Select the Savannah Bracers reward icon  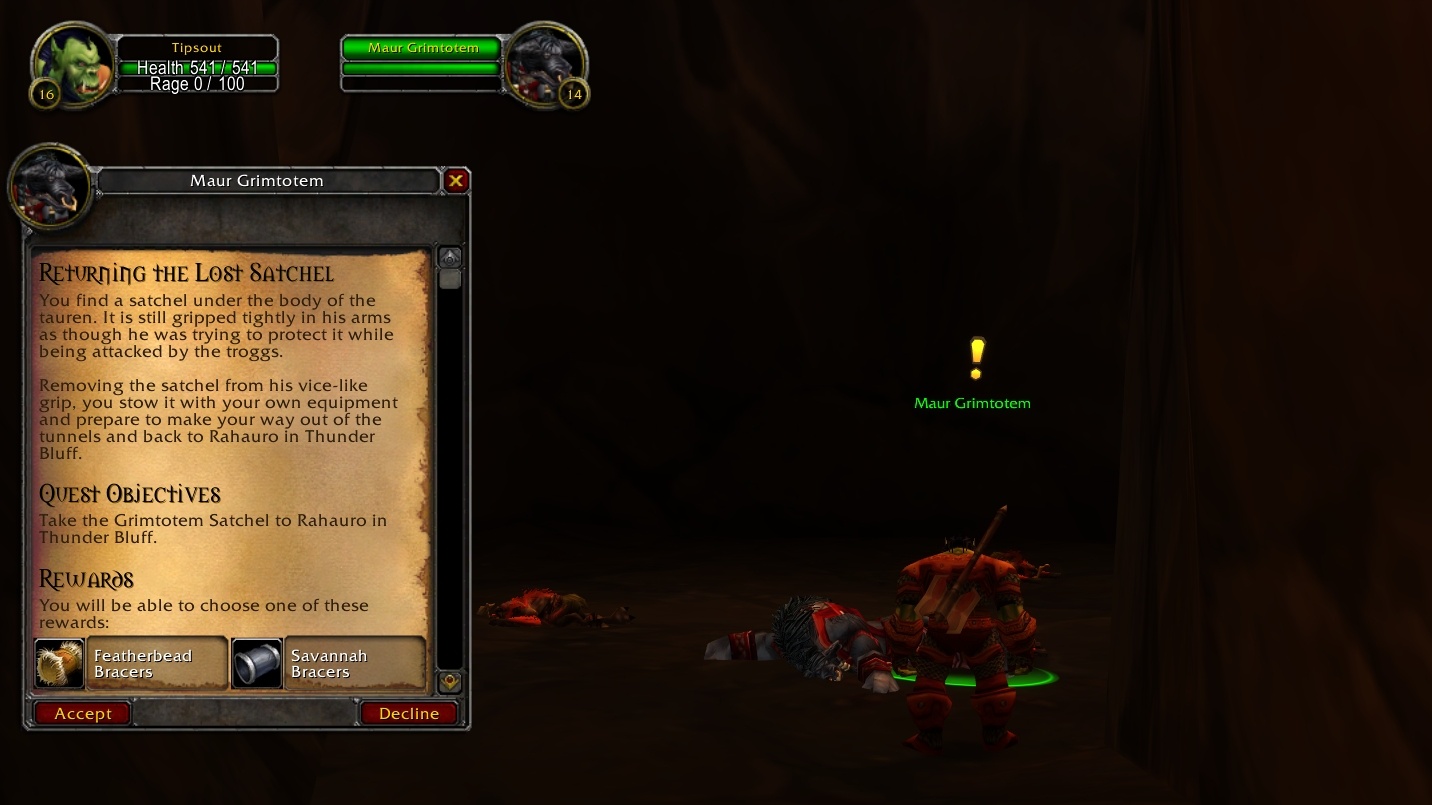[257, 663]
